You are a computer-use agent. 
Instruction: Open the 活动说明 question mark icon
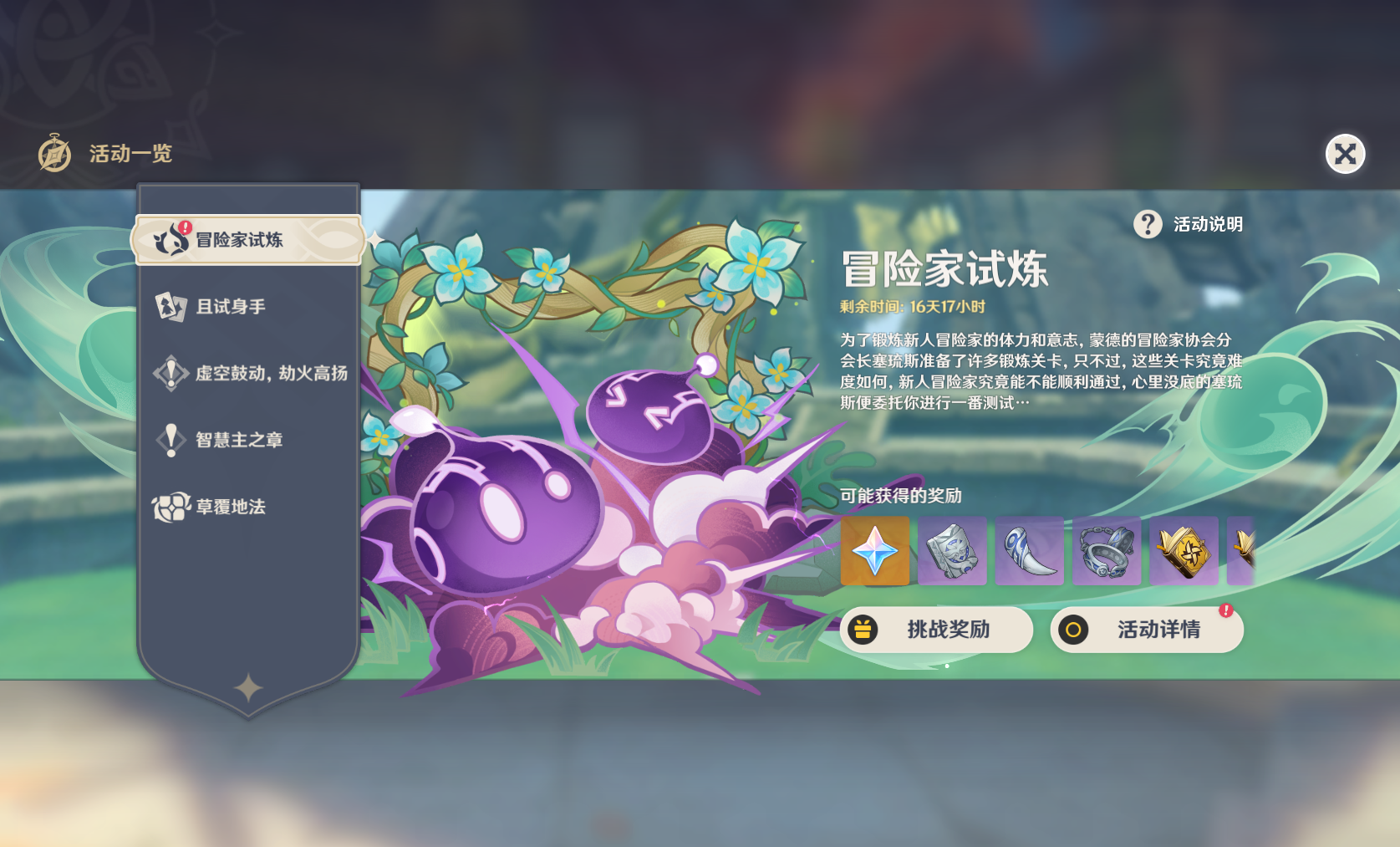(x=1146, y=224)
